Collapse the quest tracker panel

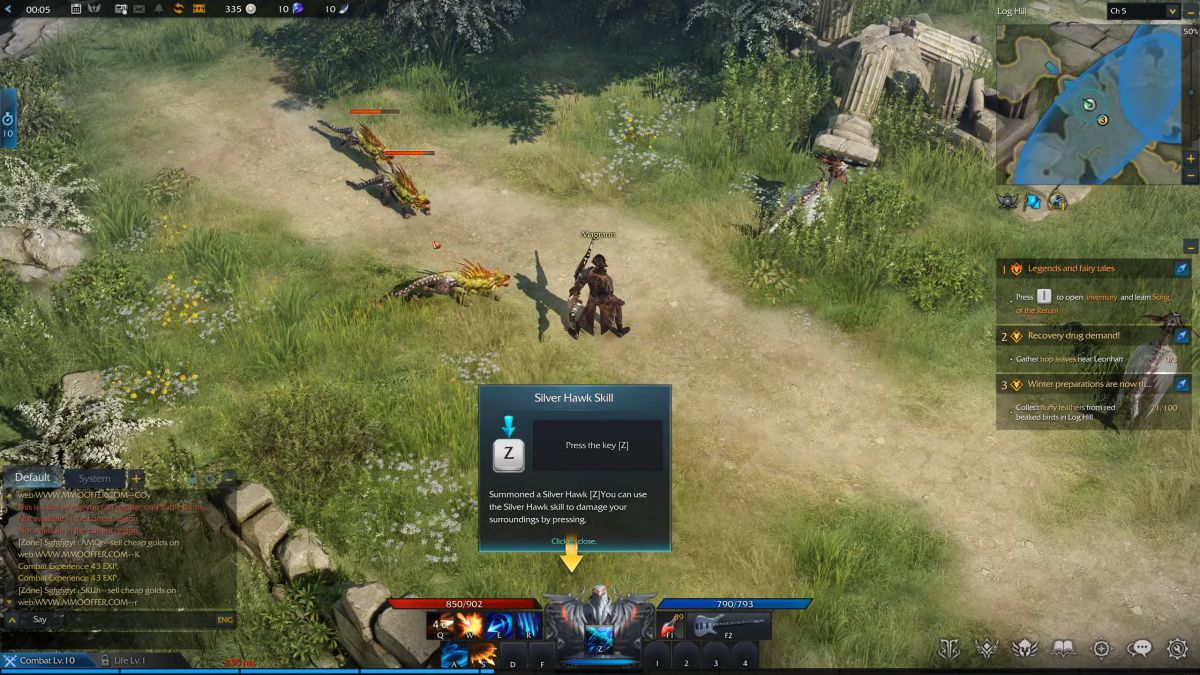(1190, 245)
